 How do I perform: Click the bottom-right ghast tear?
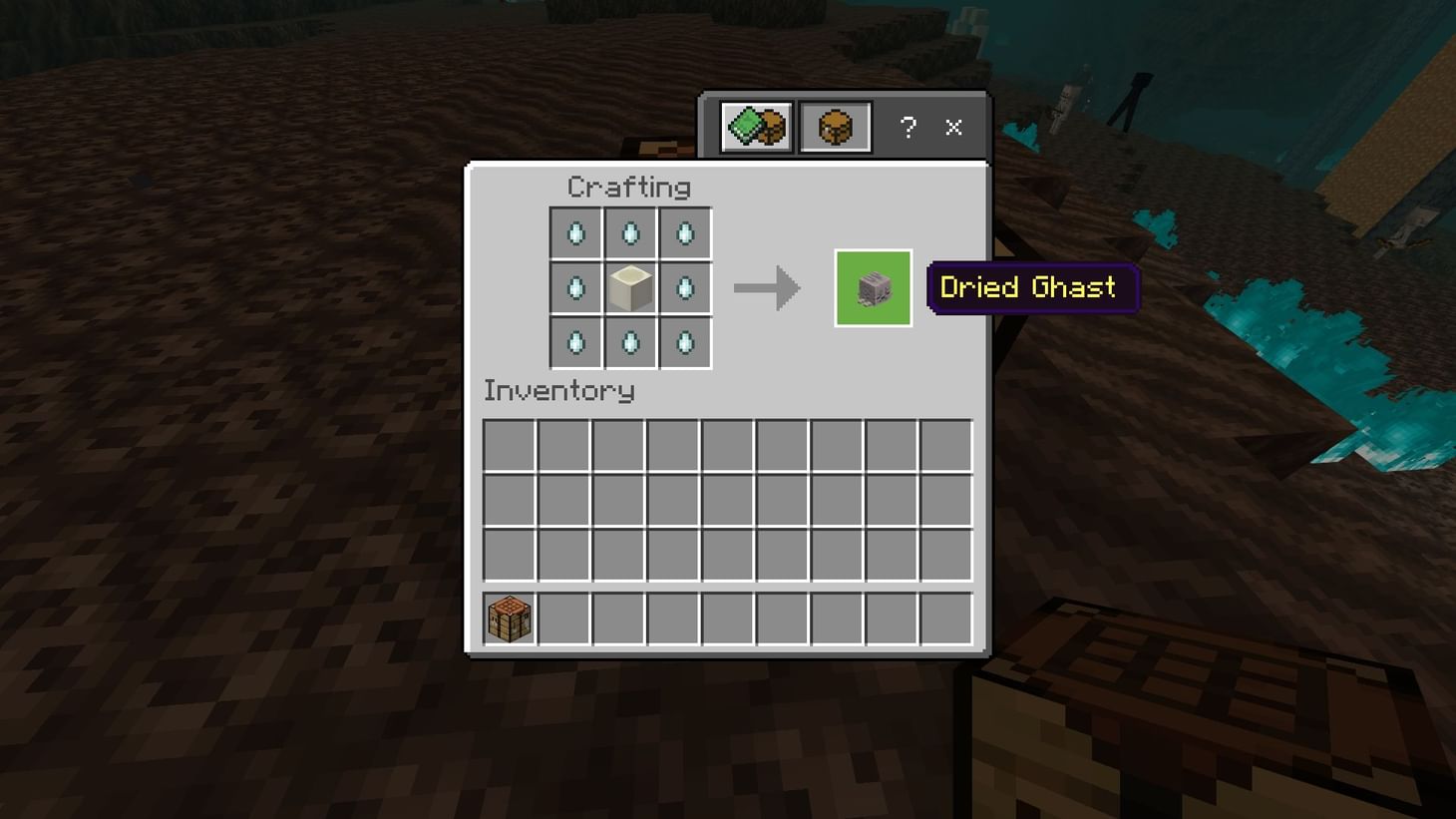pyautogui.click(x=685, y=342)
